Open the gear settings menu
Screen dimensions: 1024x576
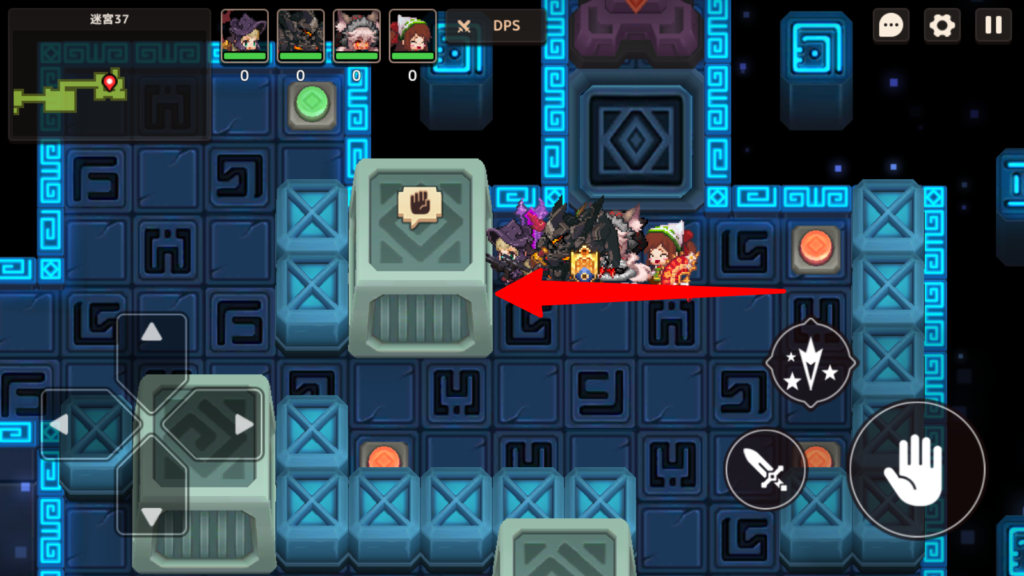click(x=941, y=26)
